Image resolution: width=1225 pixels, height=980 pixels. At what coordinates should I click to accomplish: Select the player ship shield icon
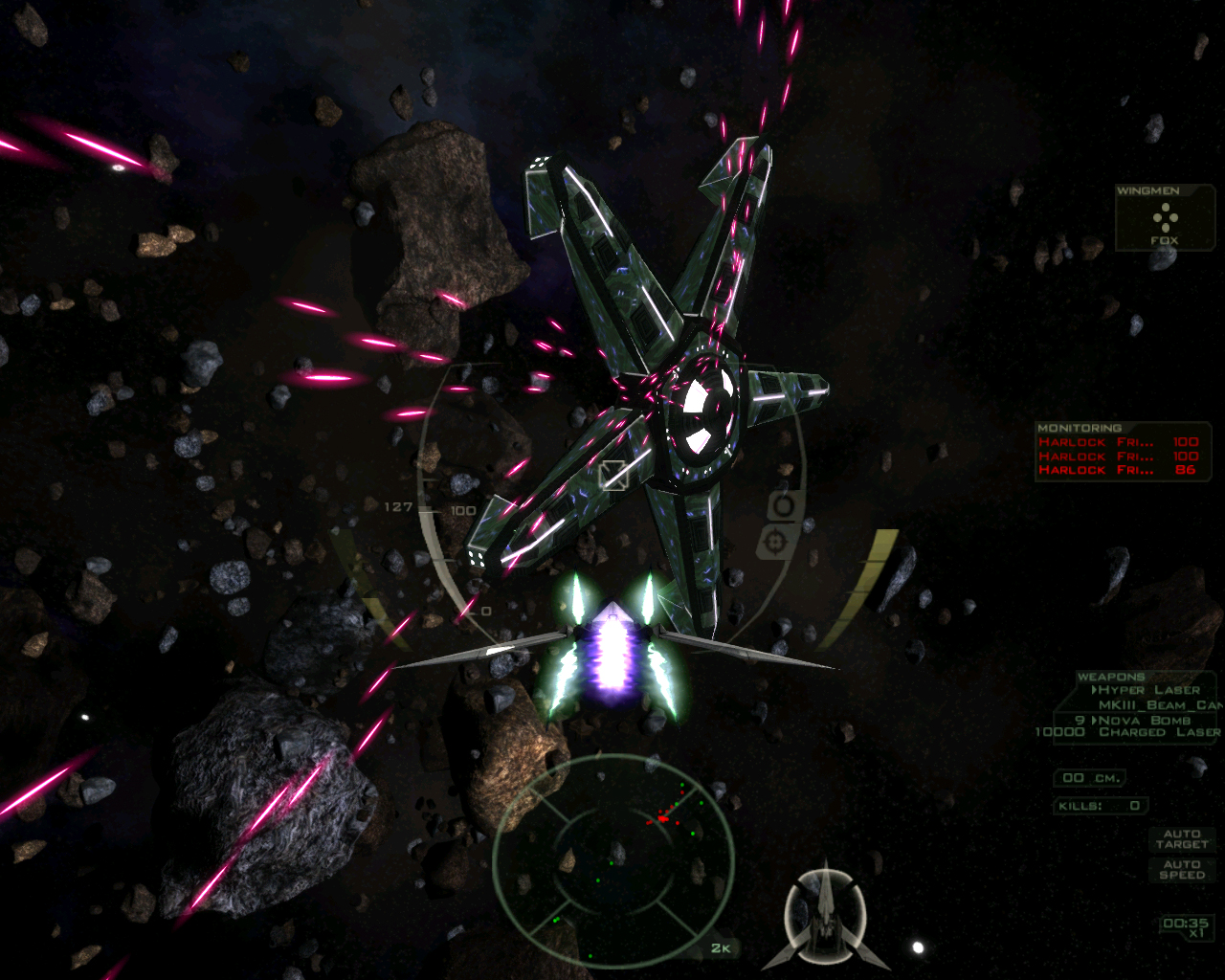825,916
